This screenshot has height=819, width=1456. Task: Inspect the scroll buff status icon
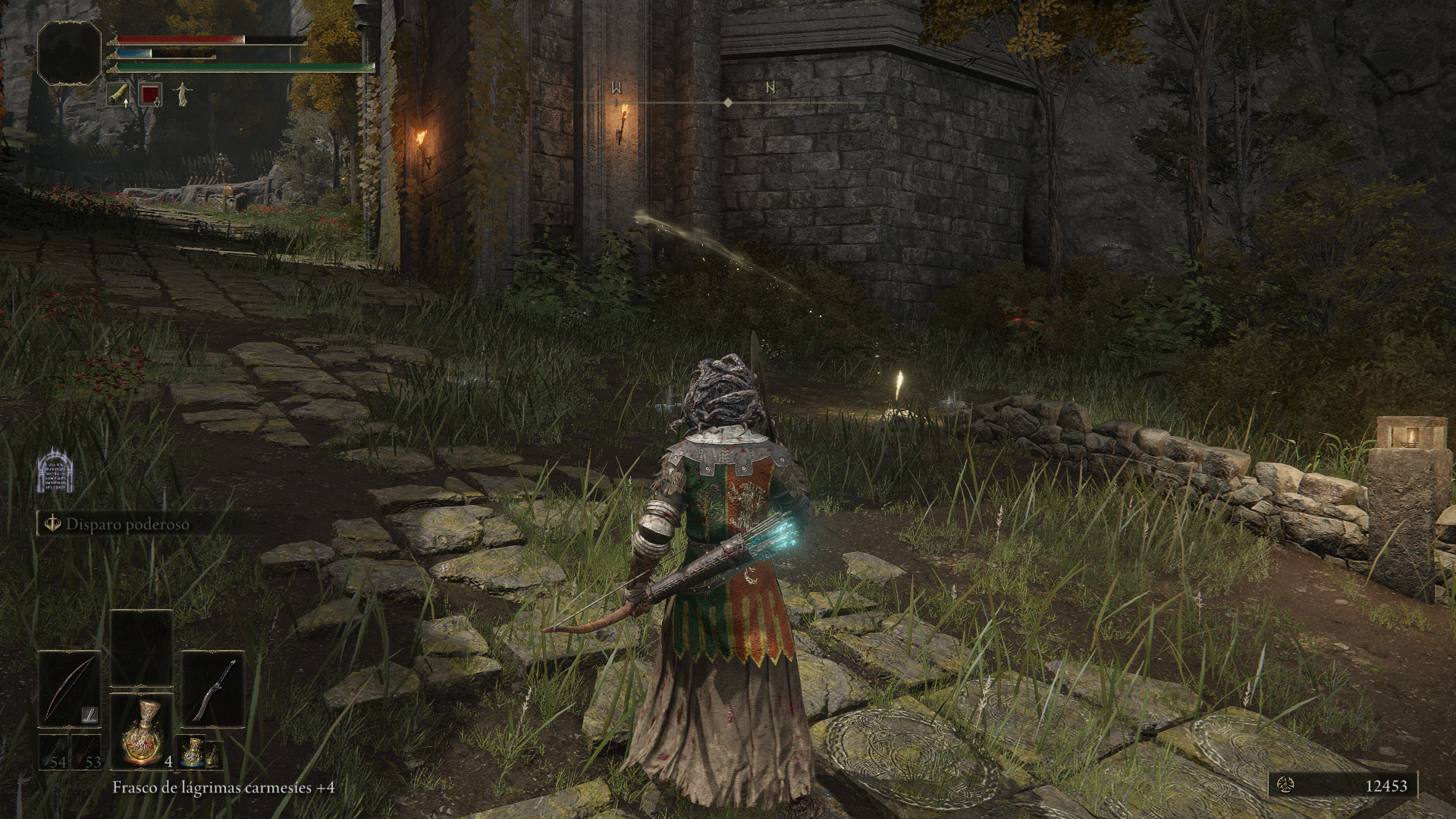pos(118,95)
